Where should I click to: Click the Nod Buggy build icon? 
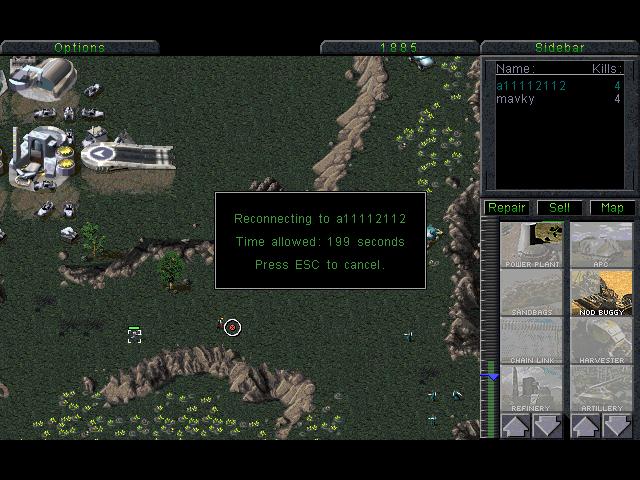pos(602,293)
